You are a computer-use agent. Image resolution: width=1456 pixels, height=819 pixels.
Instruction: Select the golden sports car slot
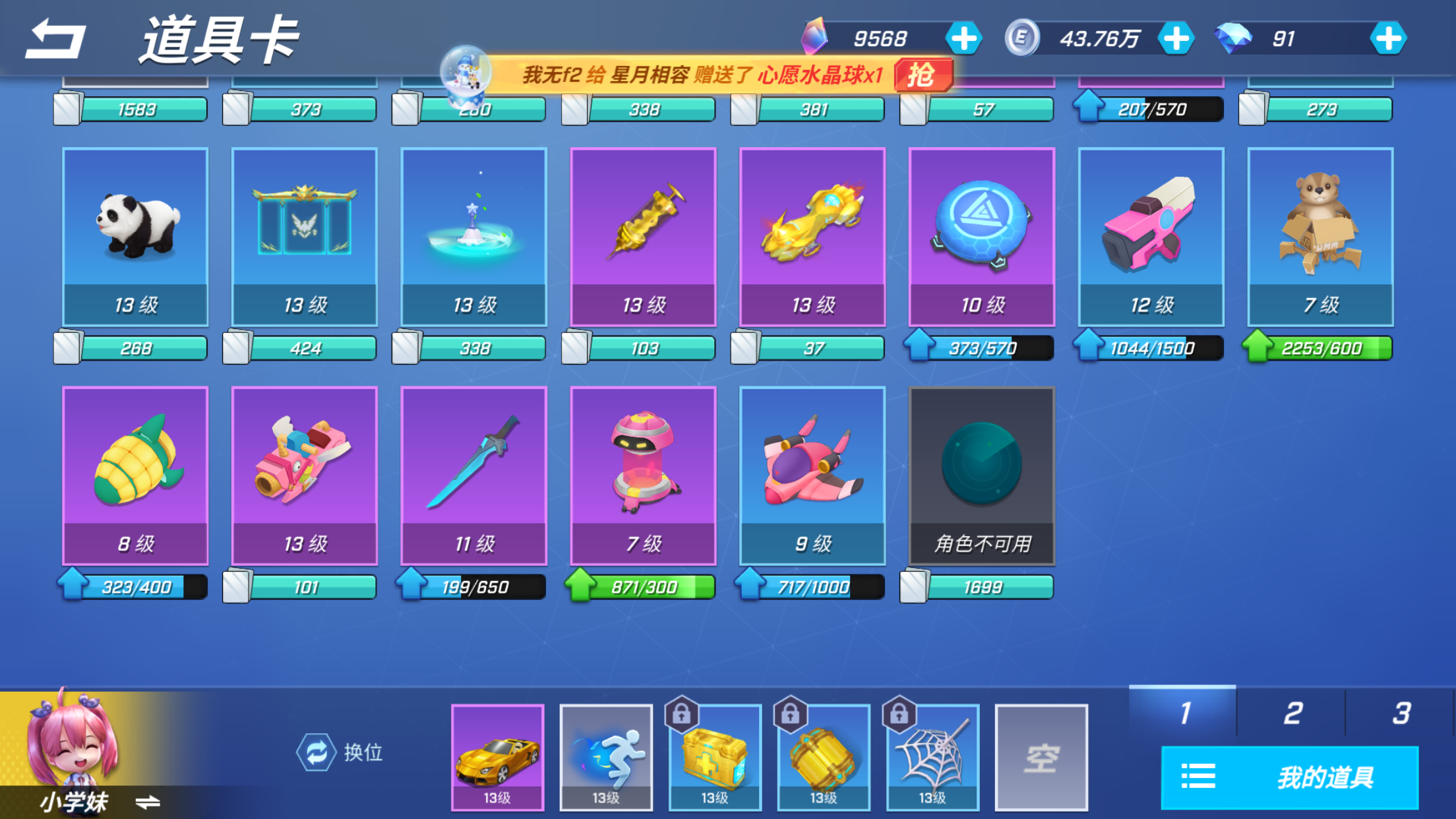pyautogui.click(x=497, y=757)
